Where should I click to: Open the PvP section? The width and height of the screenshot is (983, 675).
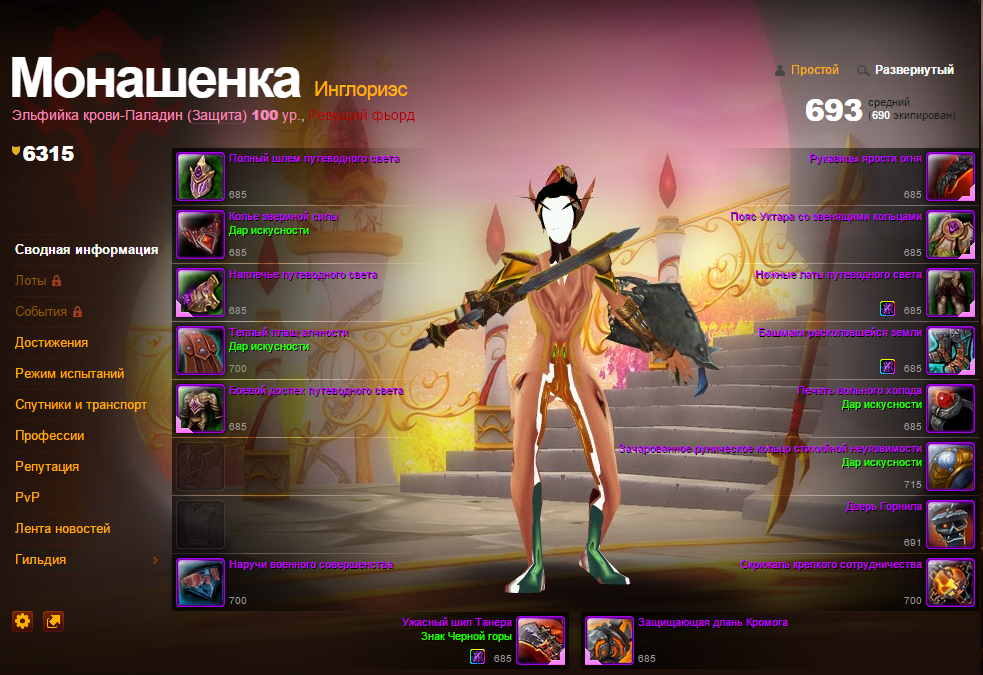tap(27, 498)
